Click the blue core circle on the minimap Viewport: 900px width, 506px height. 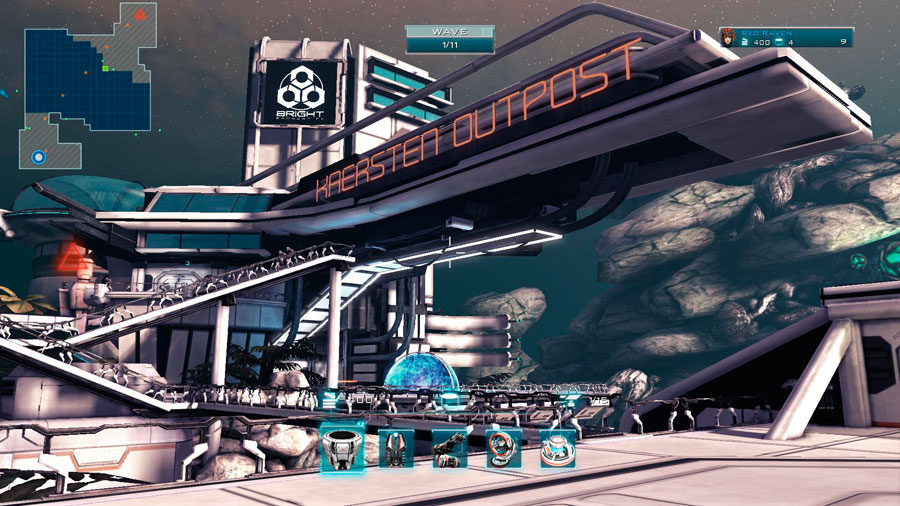pos(39,157)
